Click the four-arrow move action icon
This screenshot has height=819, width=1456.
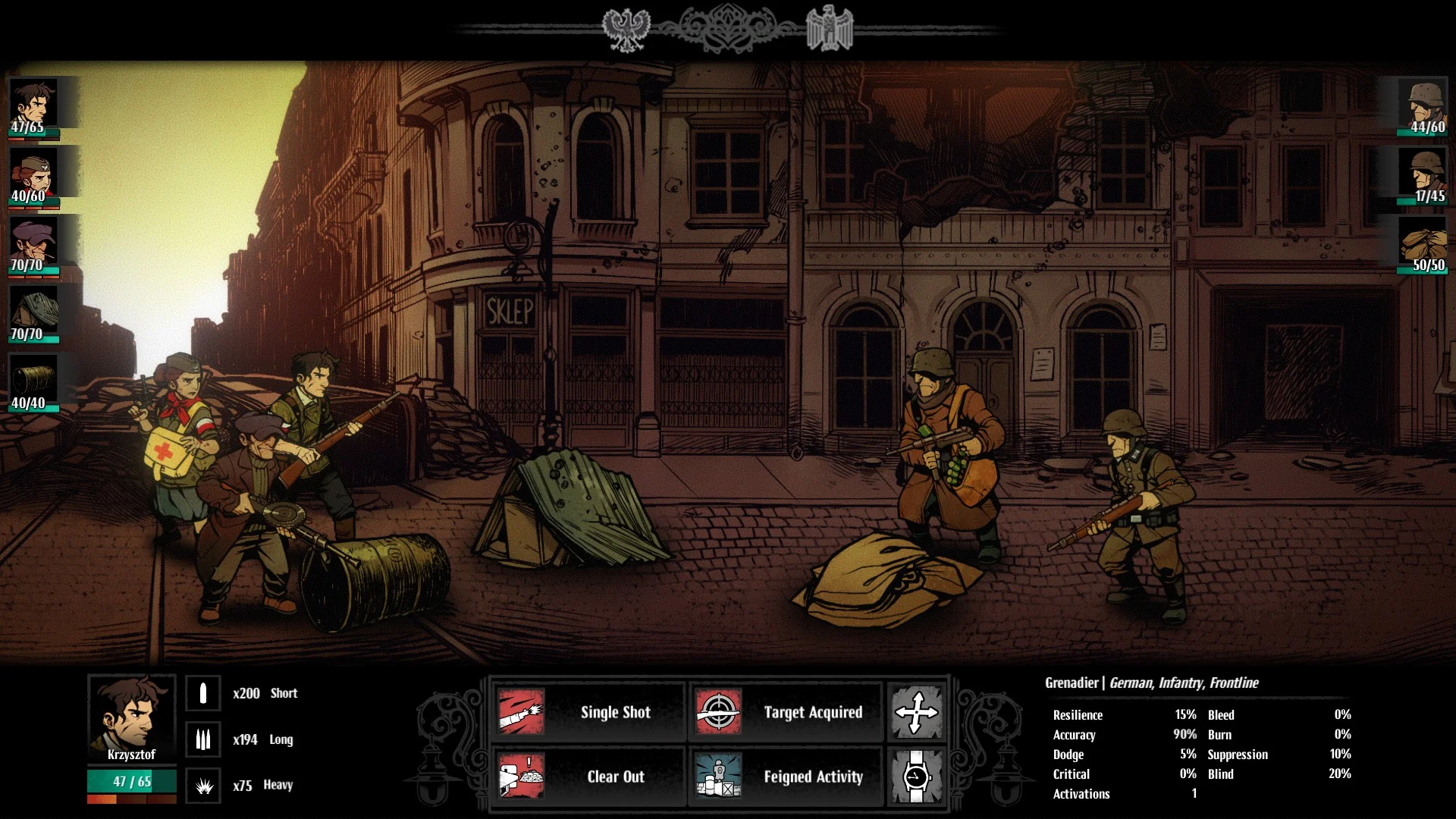point(916,712)
